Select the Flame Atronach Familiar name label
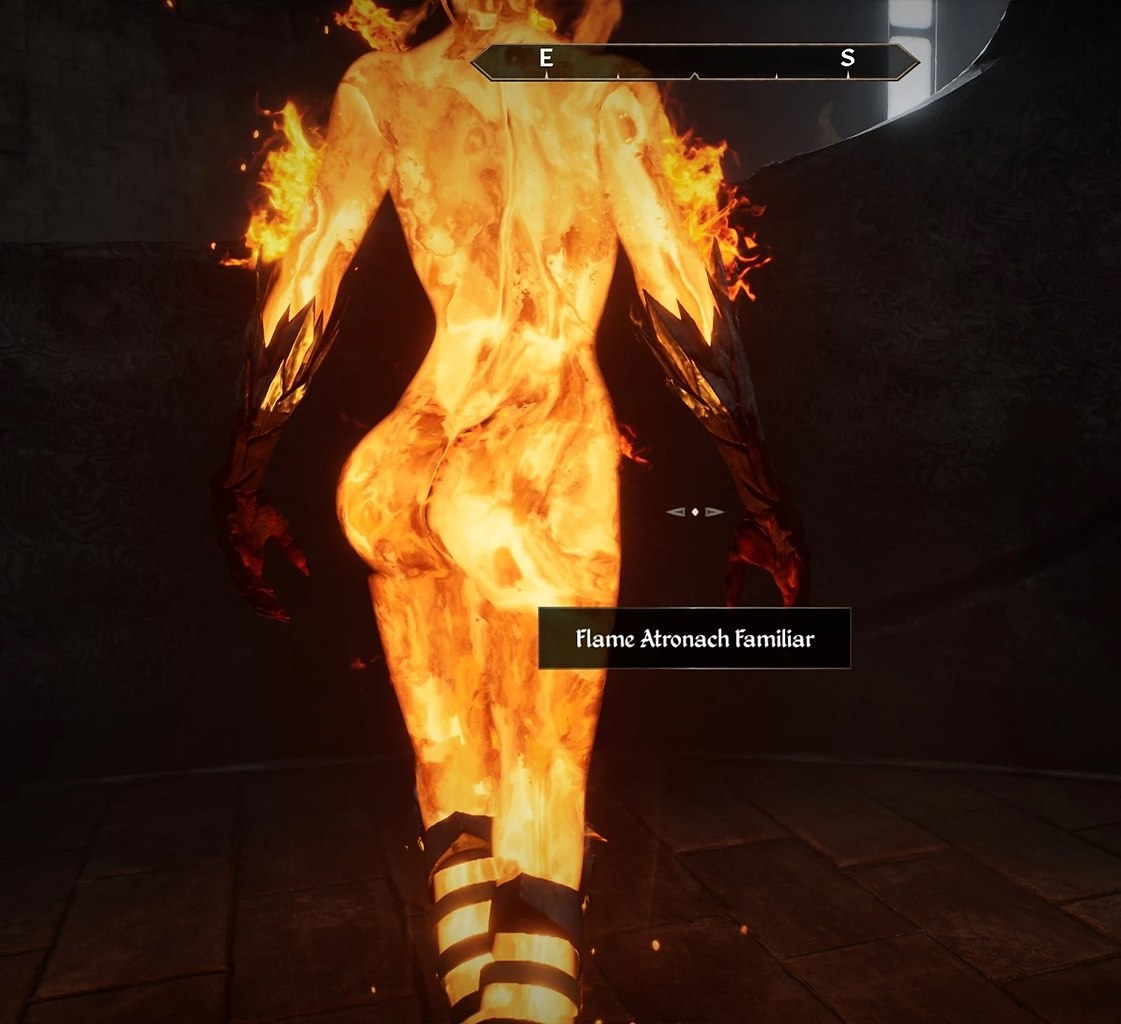1121x1024 pixels. 694,638
